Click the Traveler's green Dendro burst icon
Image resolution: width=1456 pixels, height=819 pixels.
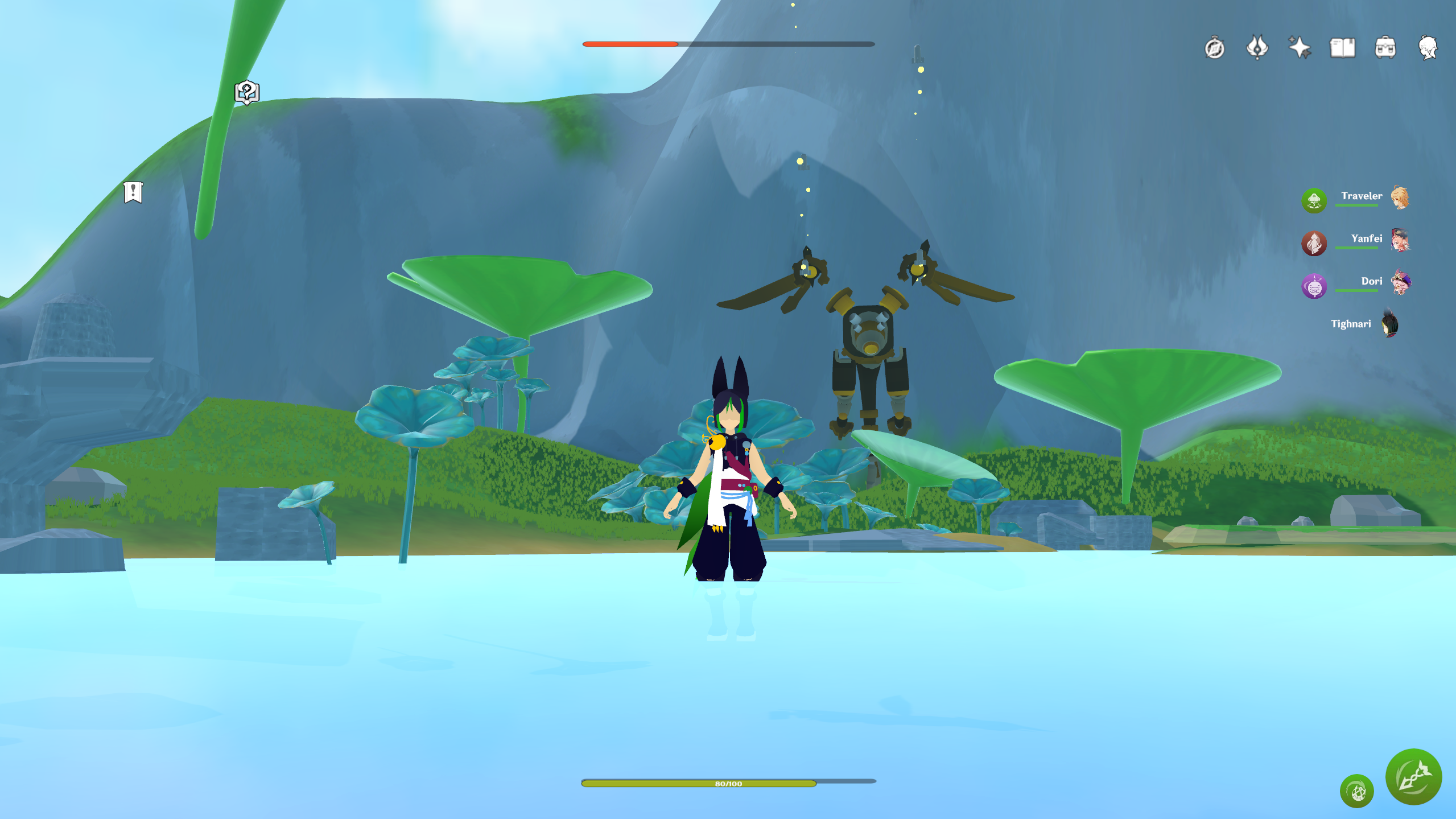pyautogui.click(x=1314, y=200)
